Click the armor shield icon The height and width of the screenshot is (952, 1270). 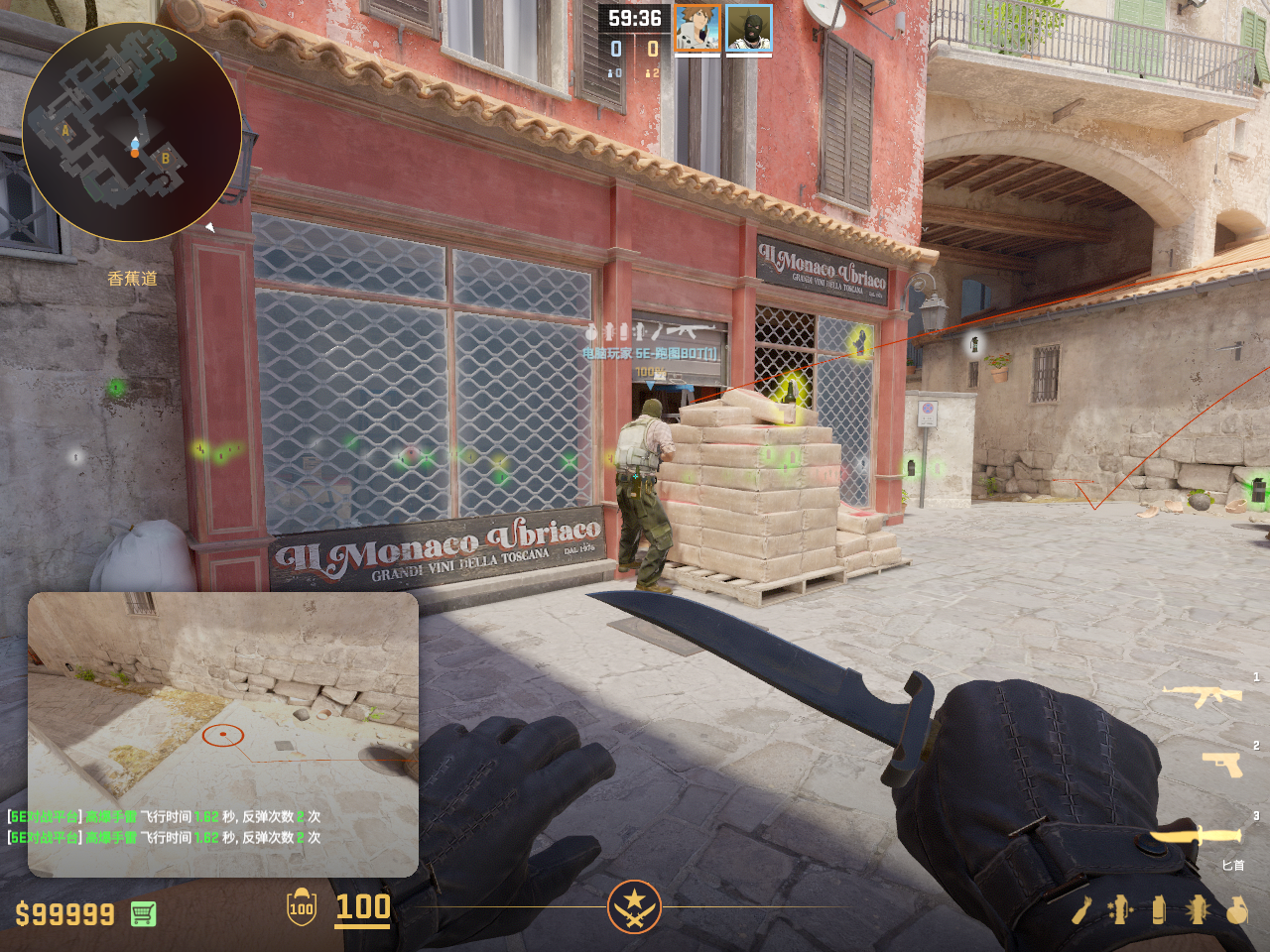pyautogui.click(x=302, y=907)
